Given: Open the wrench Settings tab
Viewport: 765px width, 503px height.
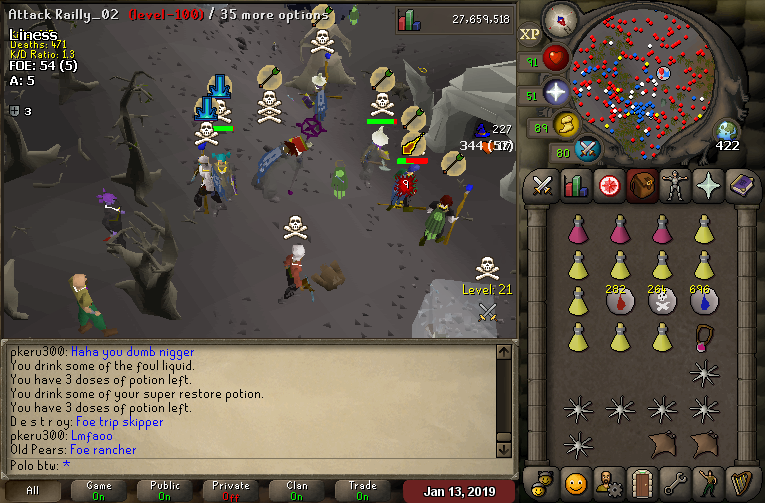Looking at the screenshot, I should point(672,482).
